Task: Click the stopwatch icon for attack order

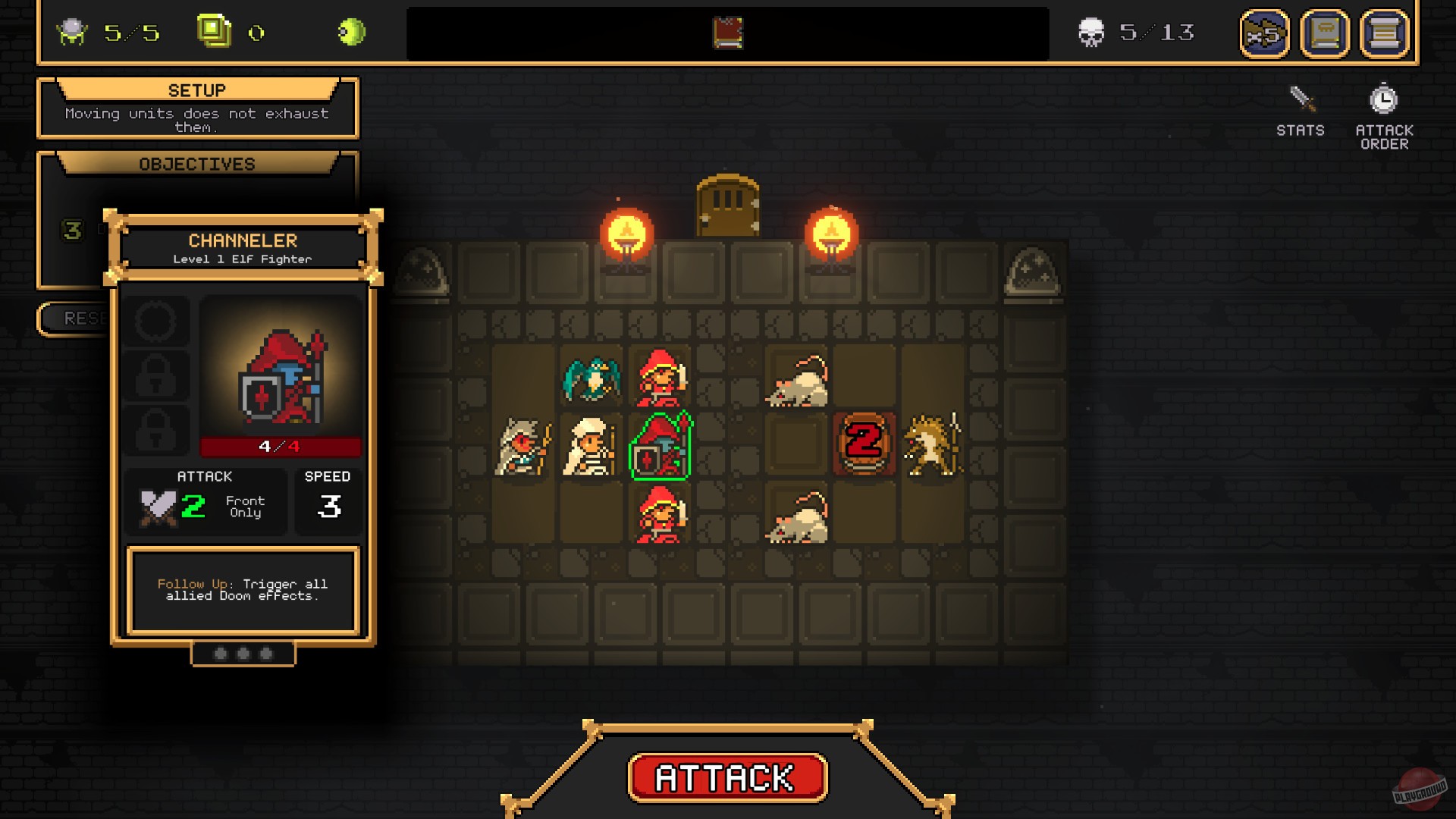Action: [x=1385, y=97]
